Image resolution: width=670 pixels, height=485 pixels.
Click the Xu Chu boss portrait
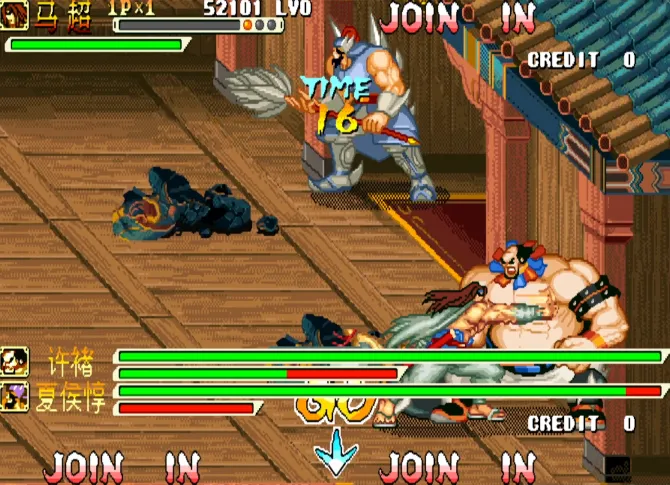pos(14,360)
